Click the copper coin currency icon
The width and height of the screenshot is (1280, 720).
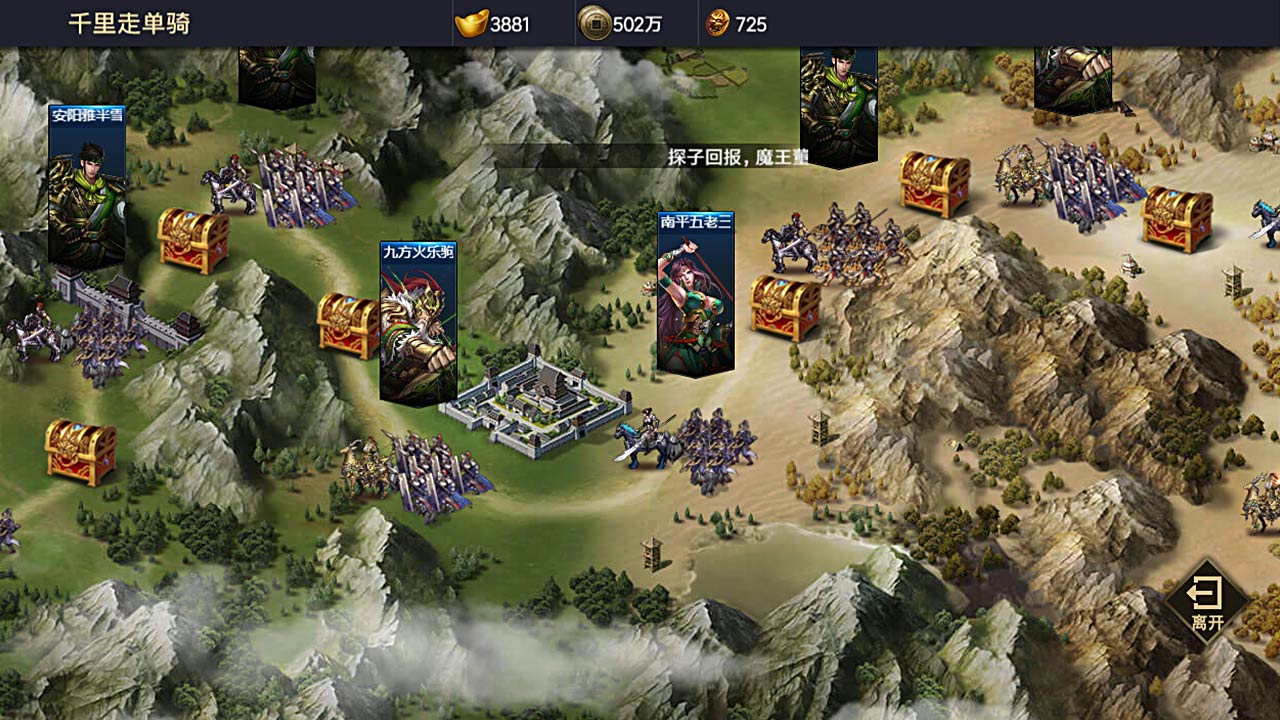[595, 23]
